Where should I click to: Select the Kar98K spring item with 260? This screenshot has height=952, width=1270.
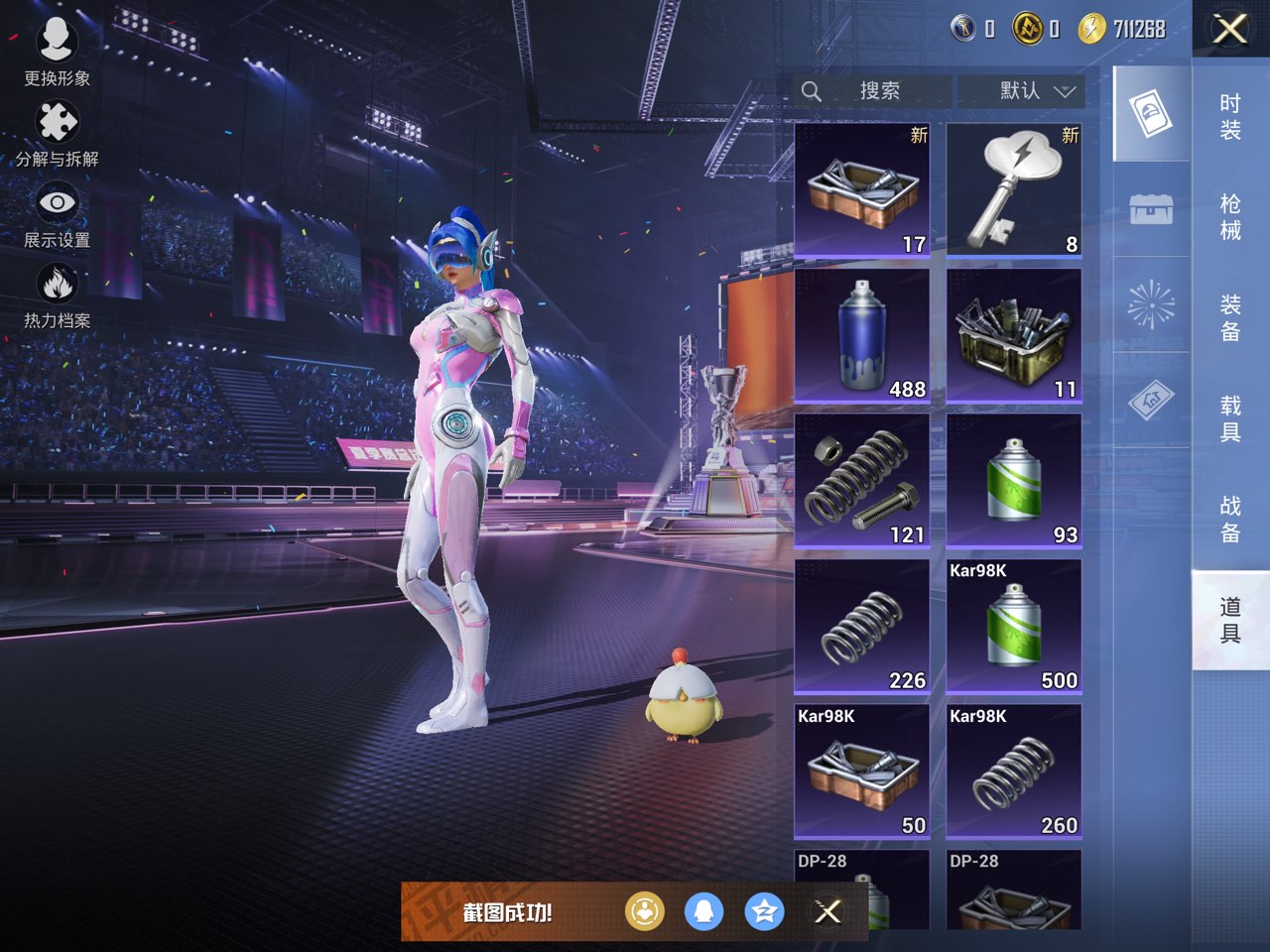1013,772
